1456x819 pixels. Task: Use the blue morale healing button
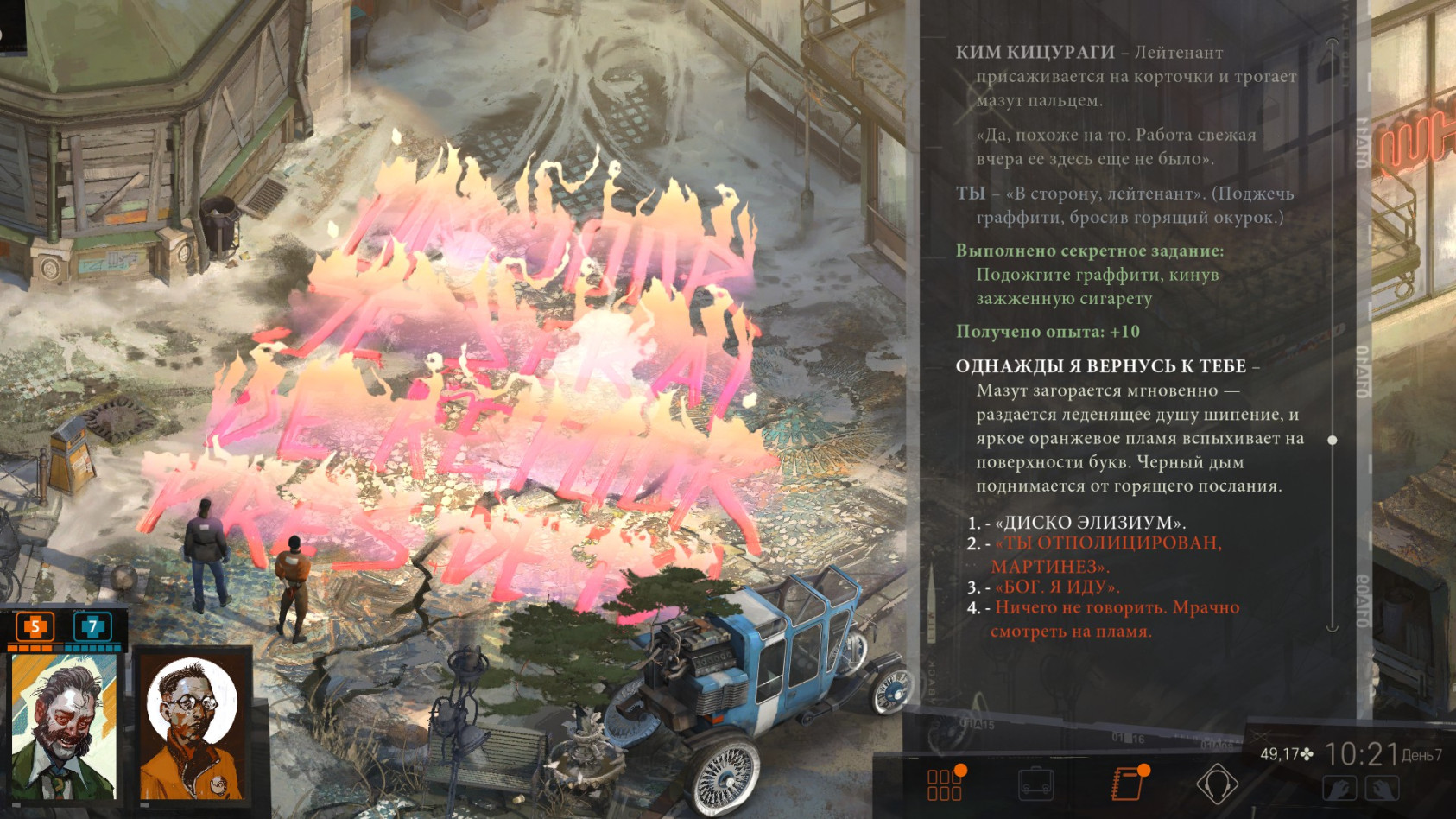tap(92, 626)
